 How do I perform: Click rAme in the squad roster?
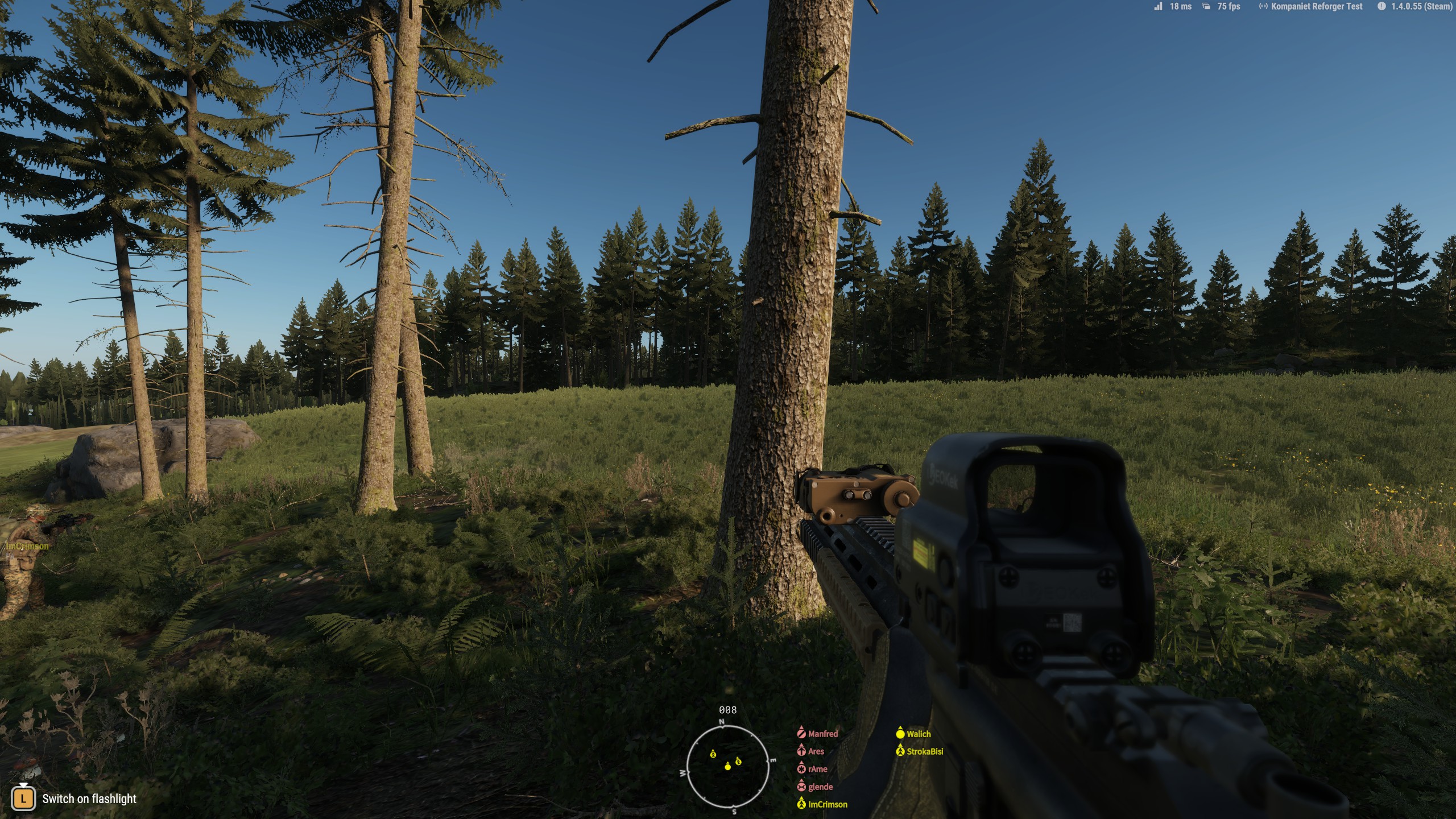coord(817,769)
